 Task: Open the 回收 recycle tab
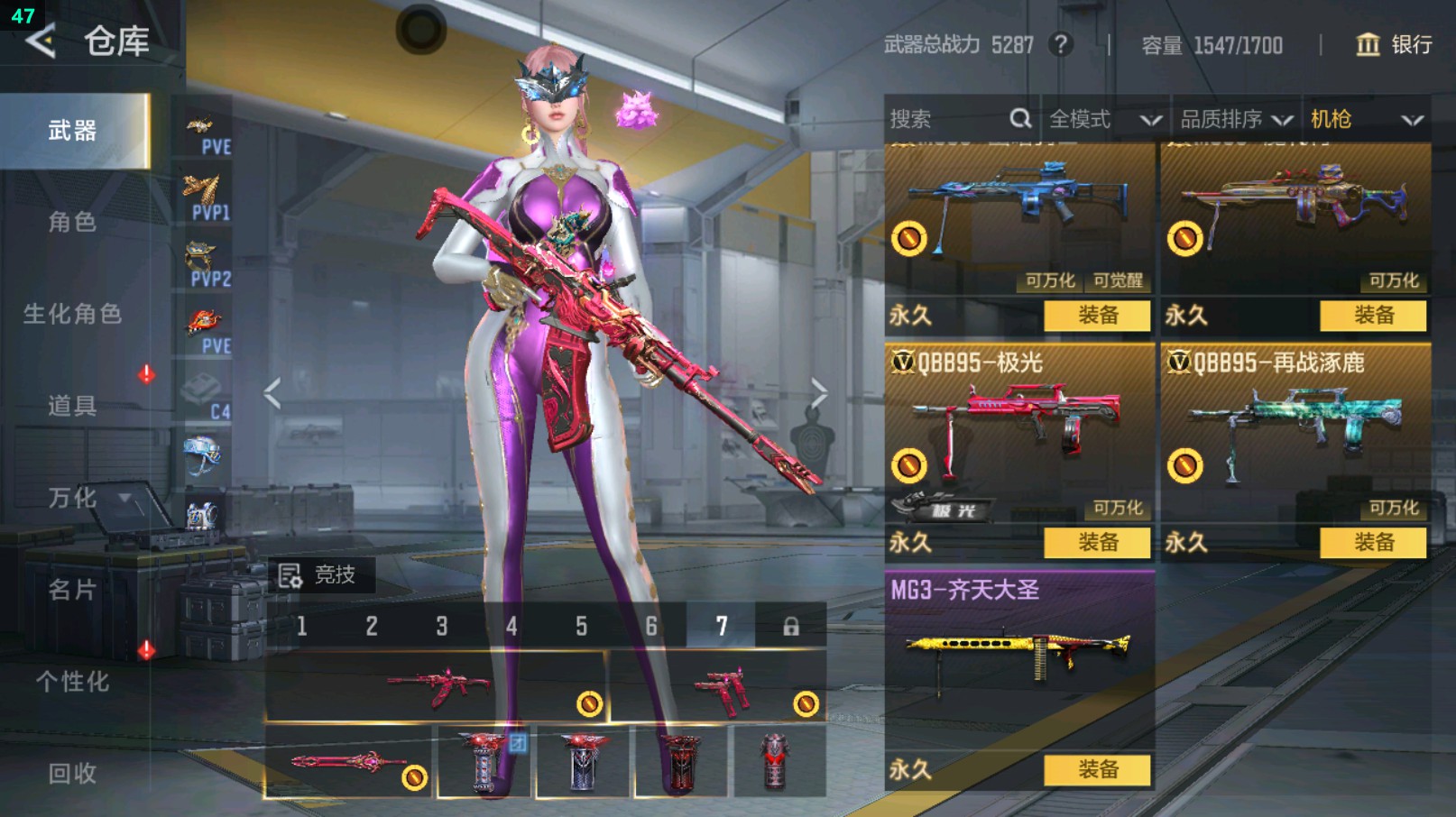[72, 773]
